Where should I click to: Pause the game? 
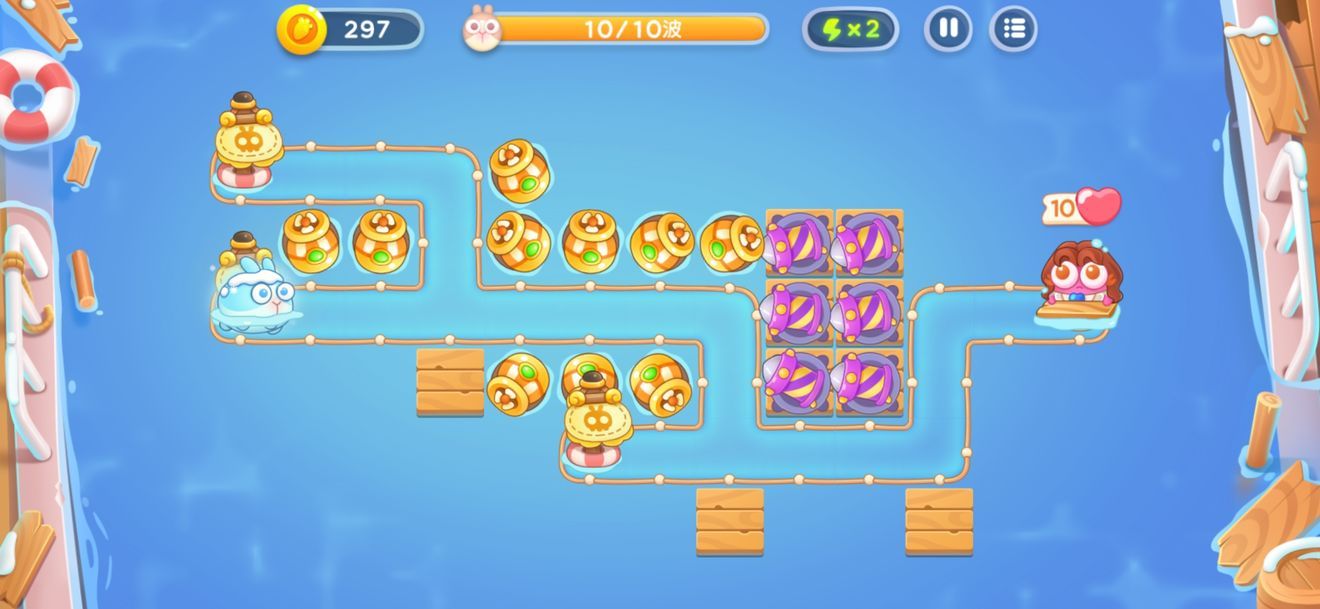948,29
